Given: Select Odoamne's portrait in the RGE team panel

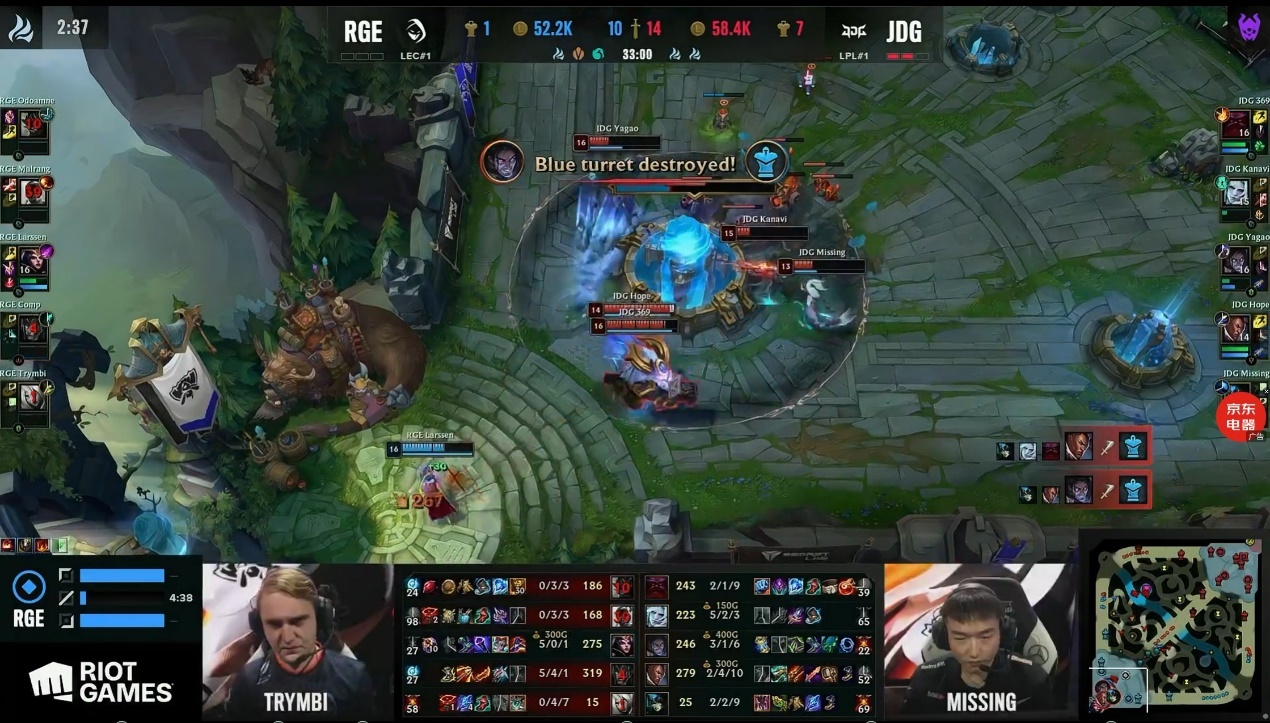Looking at the screenshot, I should (x=33, y=125).
